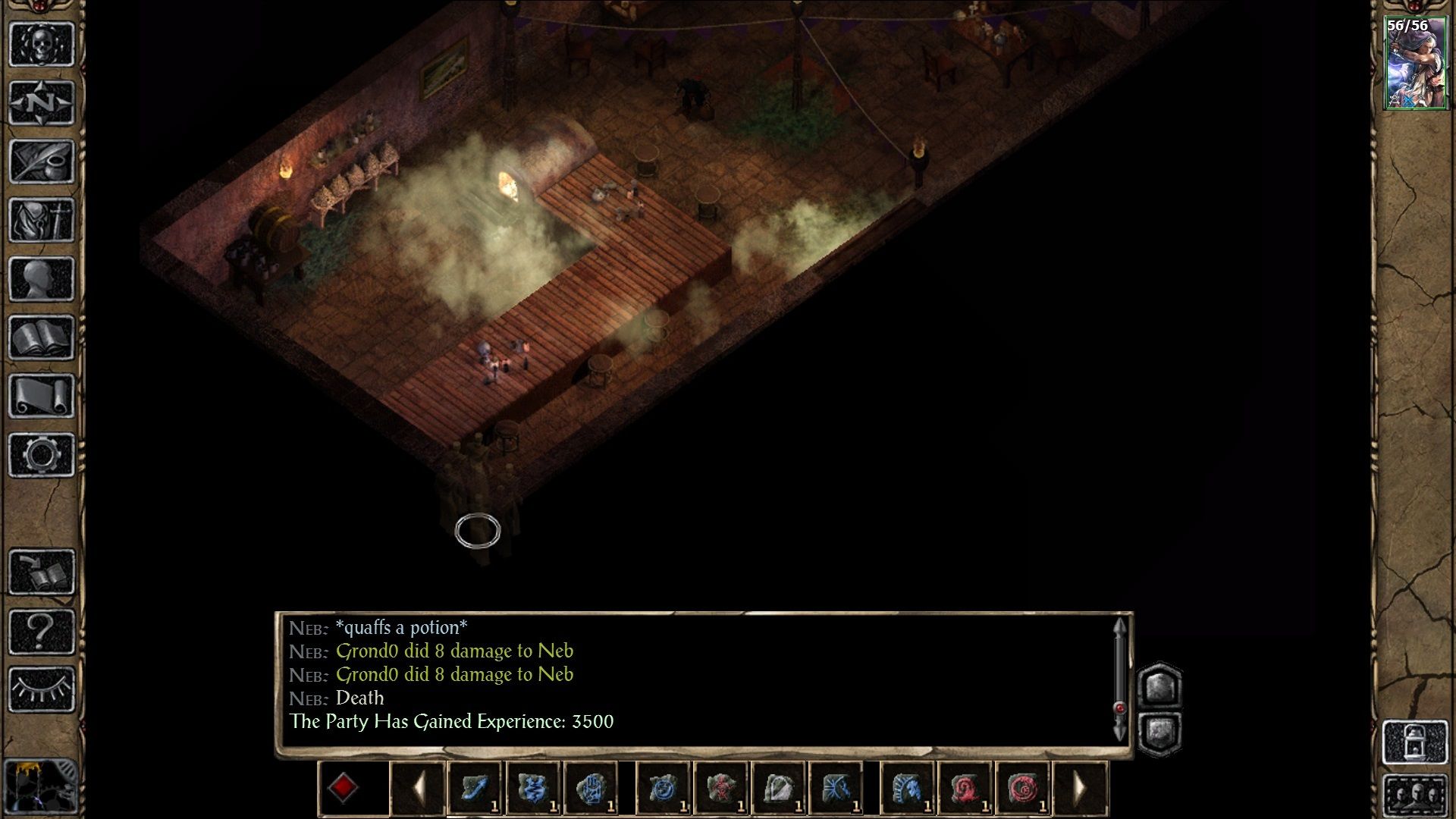Open the mage spellbook
The height and width of the screenshot is (819, 1456).
42,337
